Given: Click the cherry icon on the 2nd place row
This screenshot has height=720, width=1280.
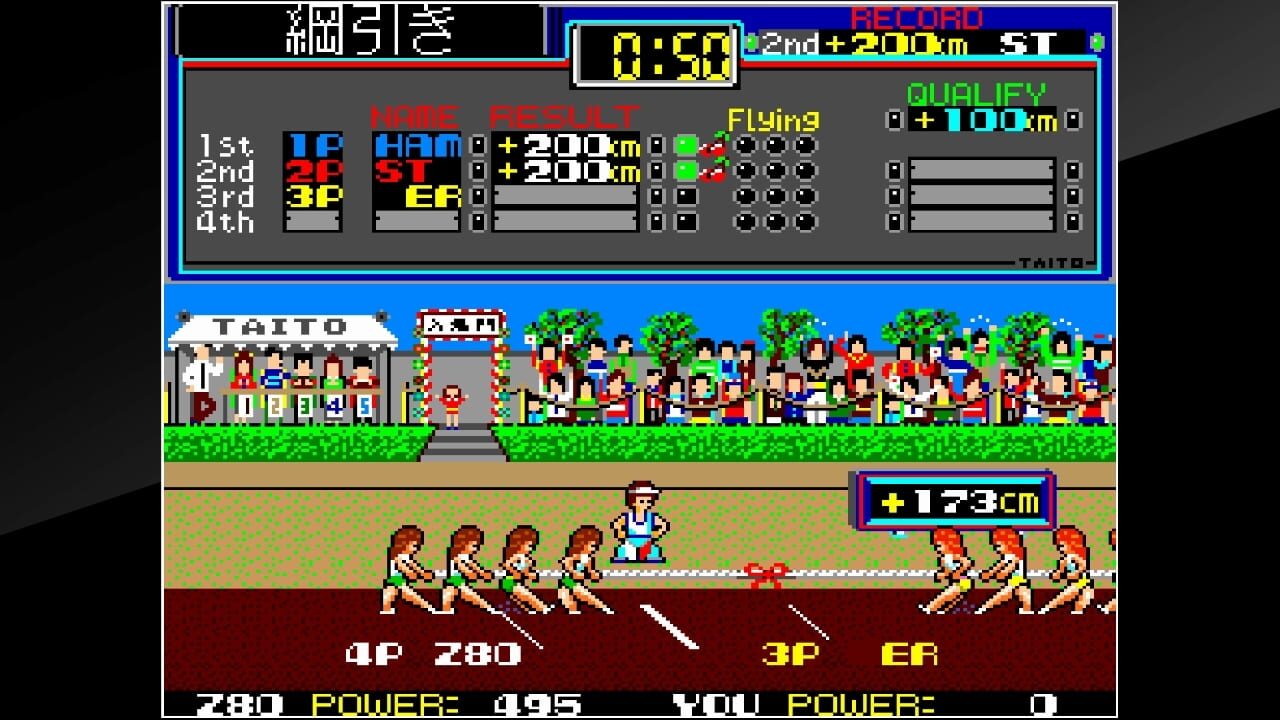Looking at the screenshot, I should coord(713,172).
